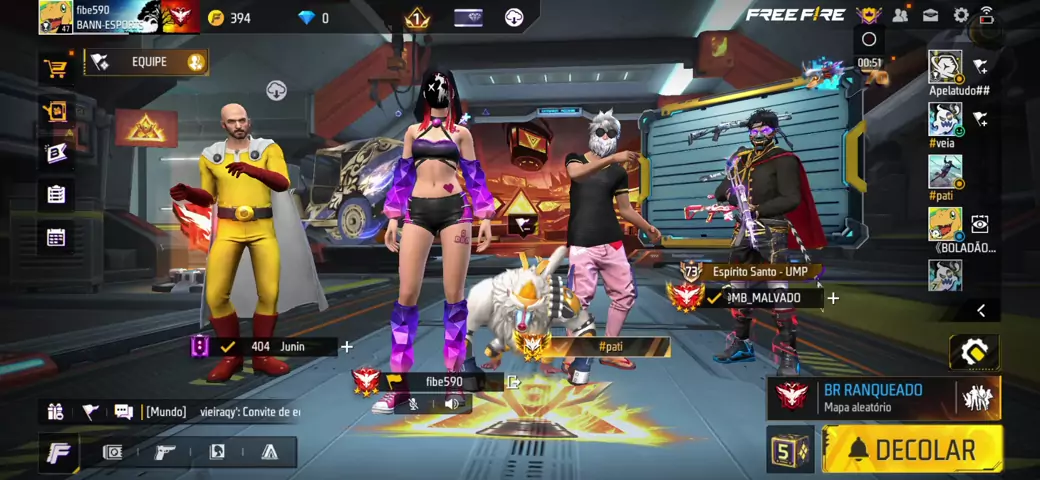Start the screen recording circle button
This screenshot has width=1040, height=480.
869,39
